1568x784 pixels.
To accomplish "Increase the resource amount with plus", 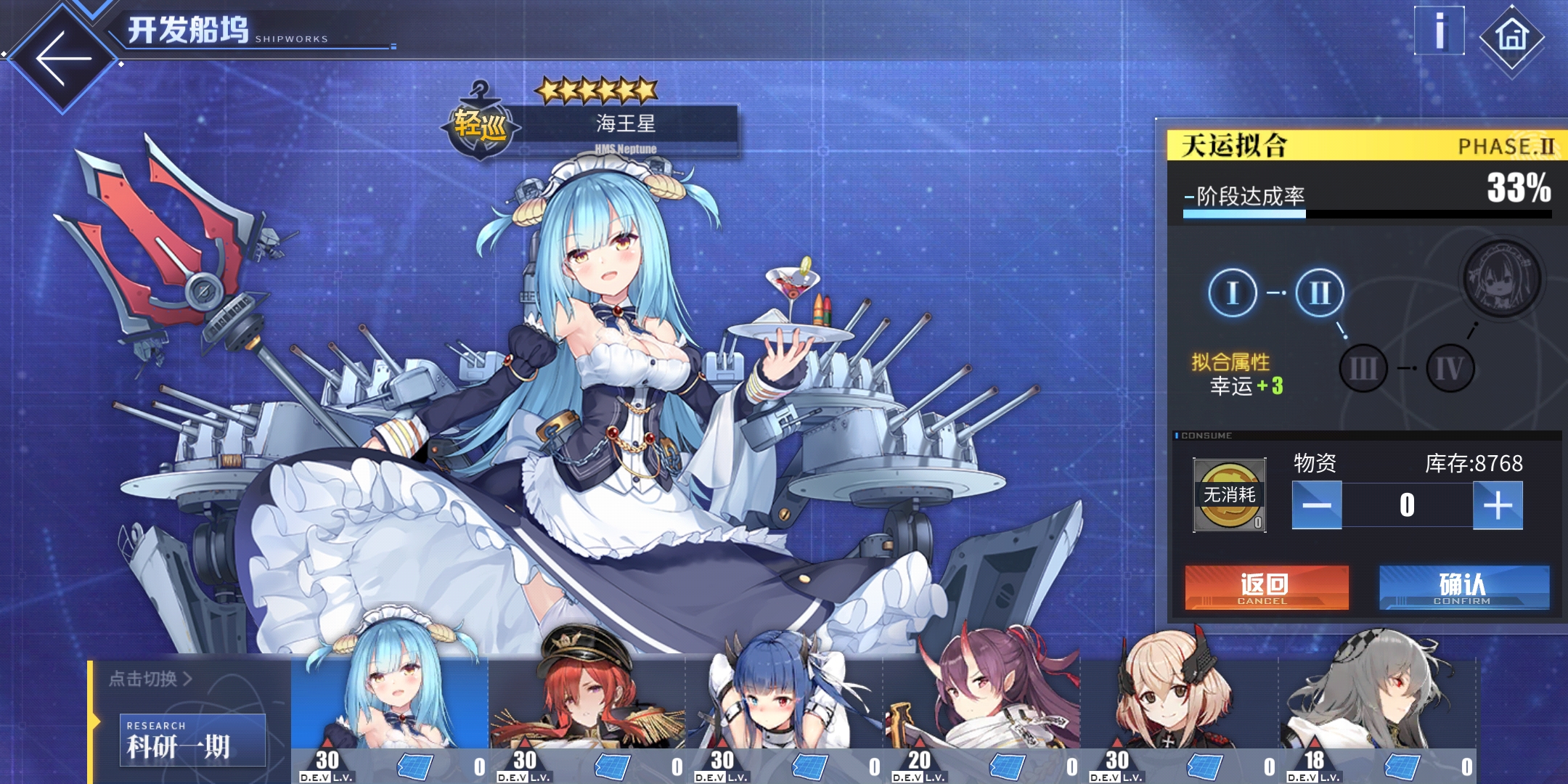I will [1497, 505].
